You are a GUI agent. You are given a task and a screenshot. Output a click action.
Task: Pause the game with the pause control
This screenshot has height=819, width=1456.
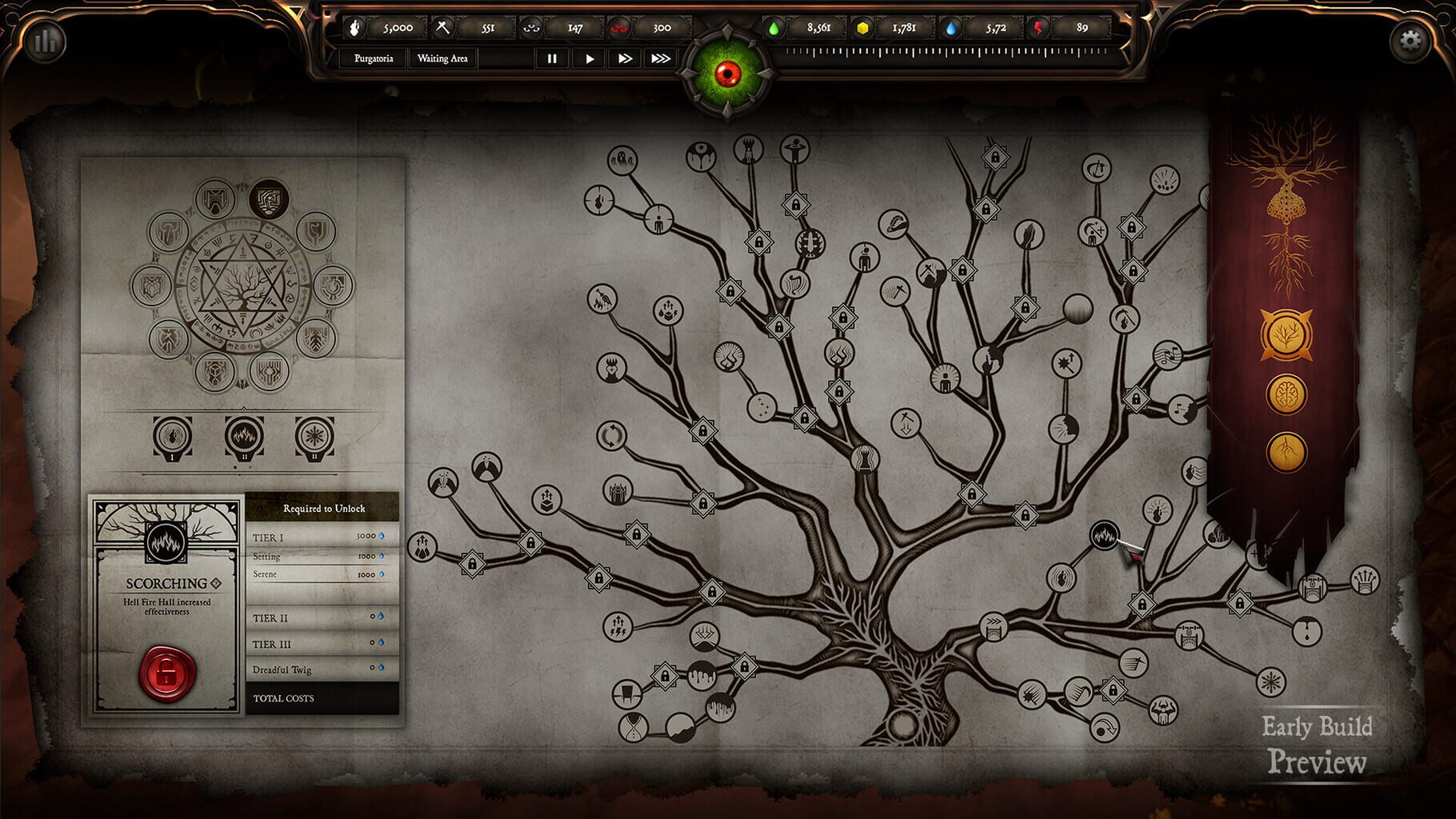tap(551, 58)
